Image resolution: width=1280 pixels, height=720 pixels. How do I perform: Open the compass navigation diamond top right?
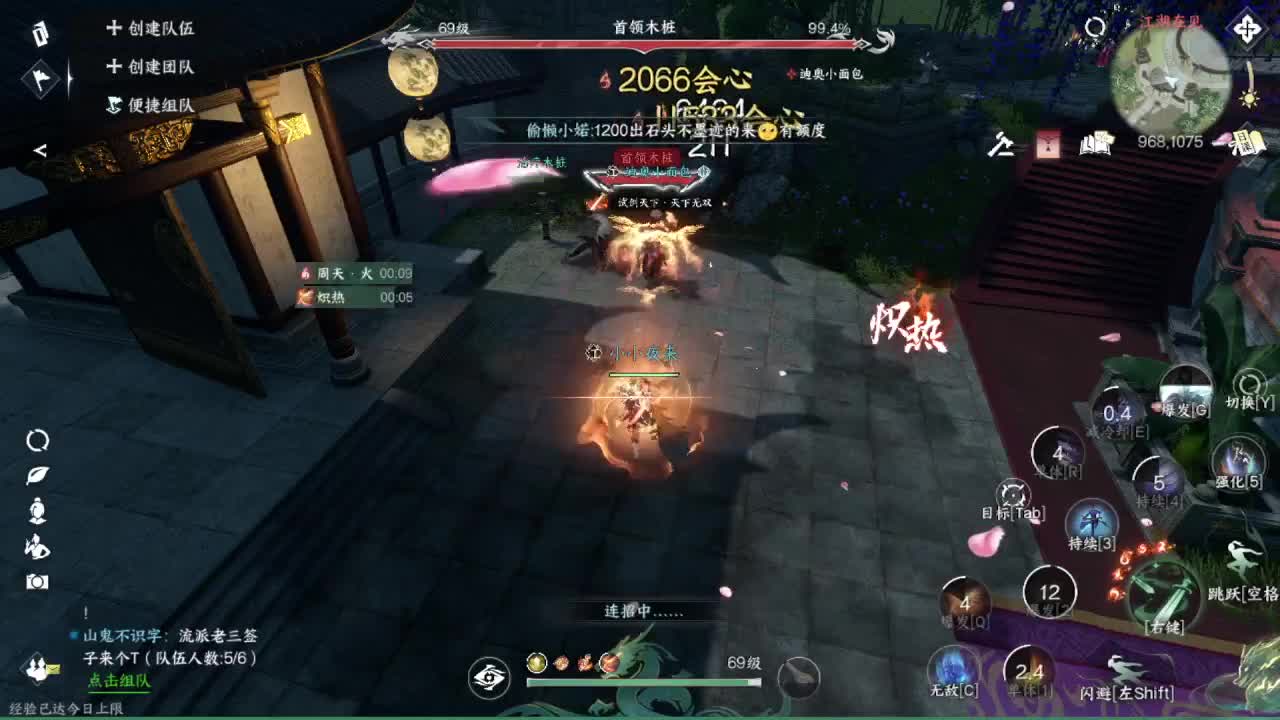click(1247, 28)
